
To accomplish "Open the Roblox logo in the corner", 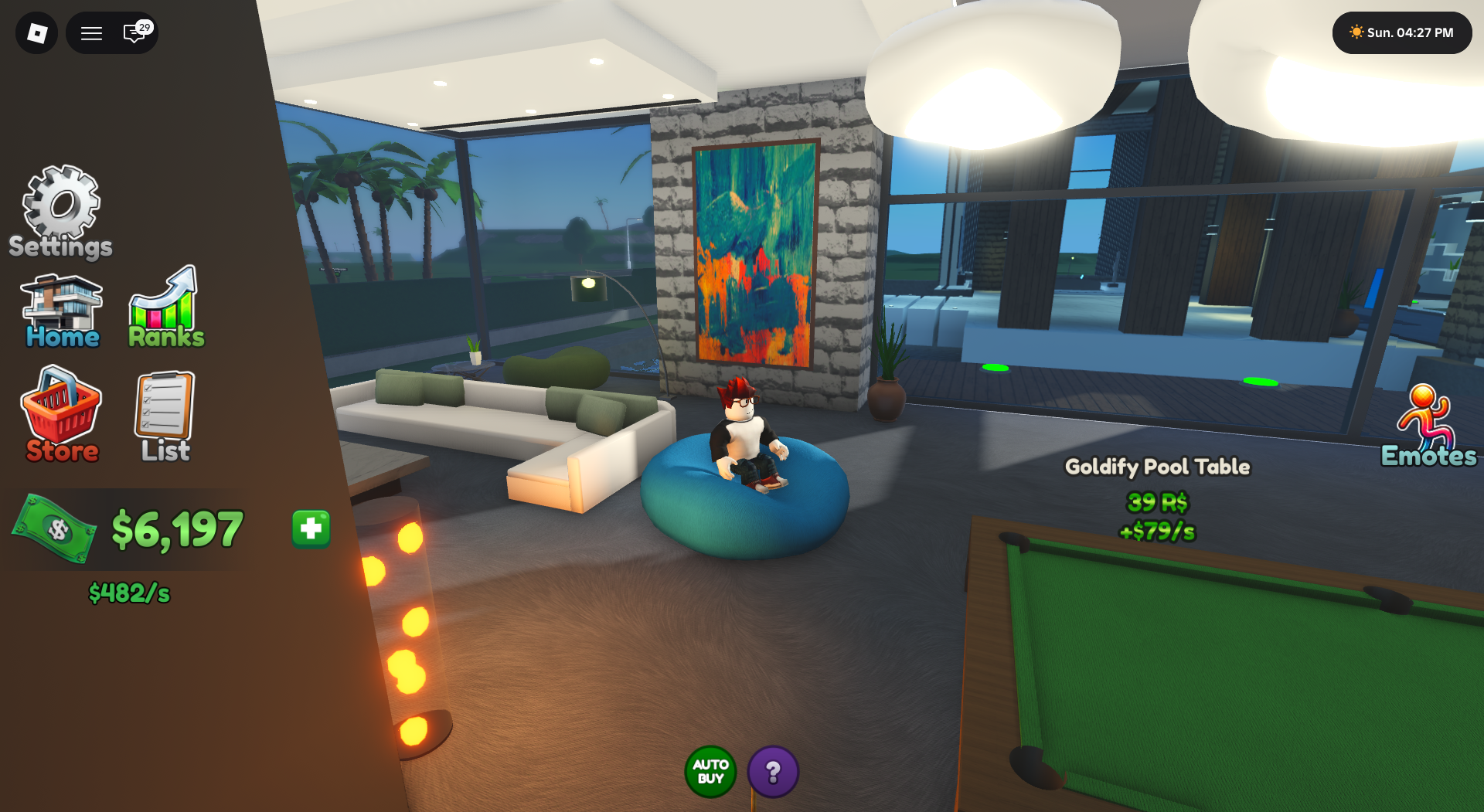I will coord(36,32).
